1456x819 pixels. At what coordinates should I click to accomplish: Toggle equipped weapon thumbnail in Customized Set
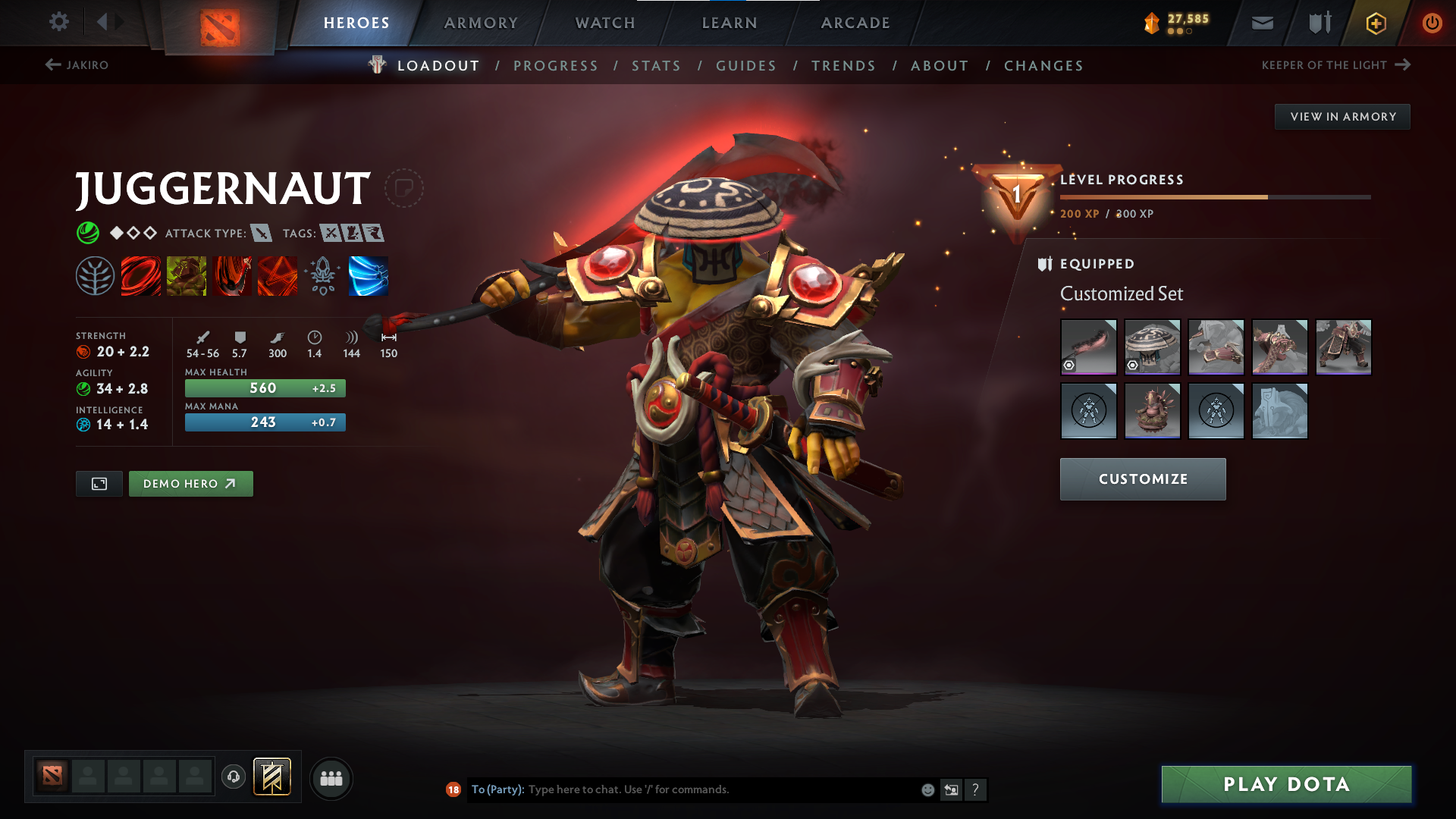point(1088,347)
